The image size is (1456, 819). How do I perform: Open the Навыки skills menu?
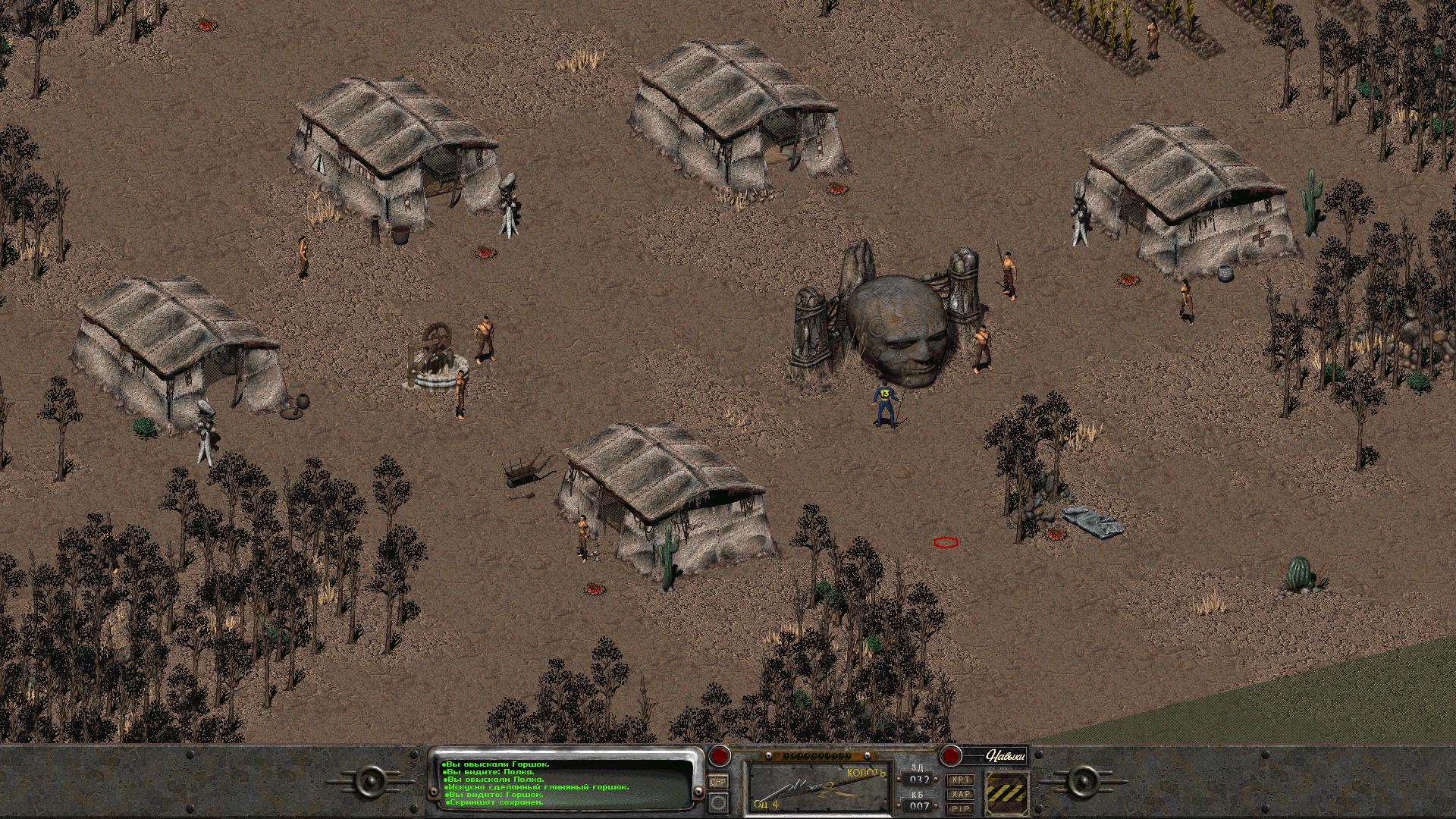click(x=1005, y=757)
